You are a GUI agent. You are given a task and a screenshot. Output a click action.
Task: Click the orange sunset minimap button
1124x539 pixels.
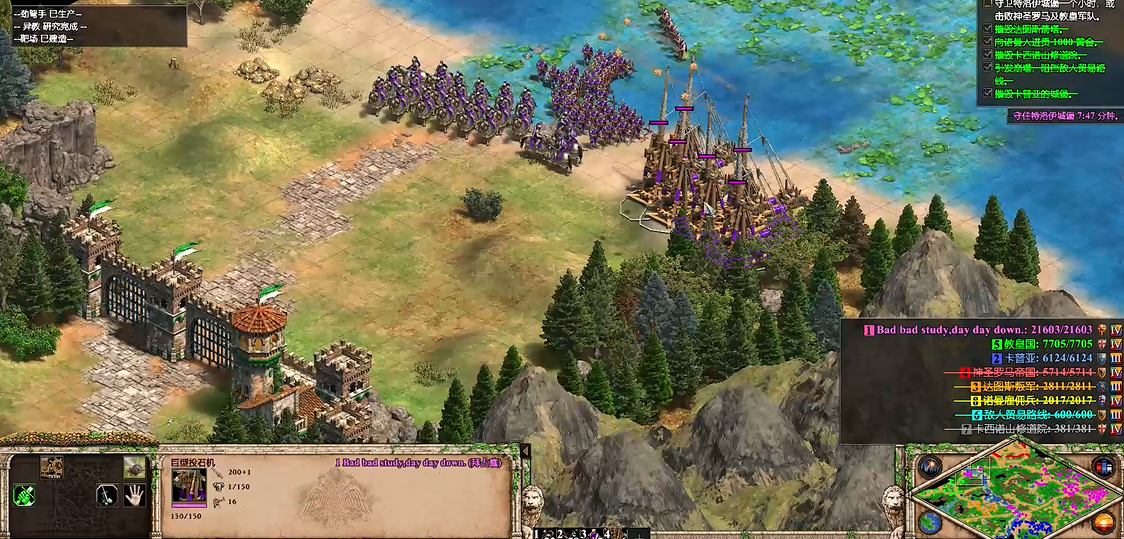click(1104, 522)
